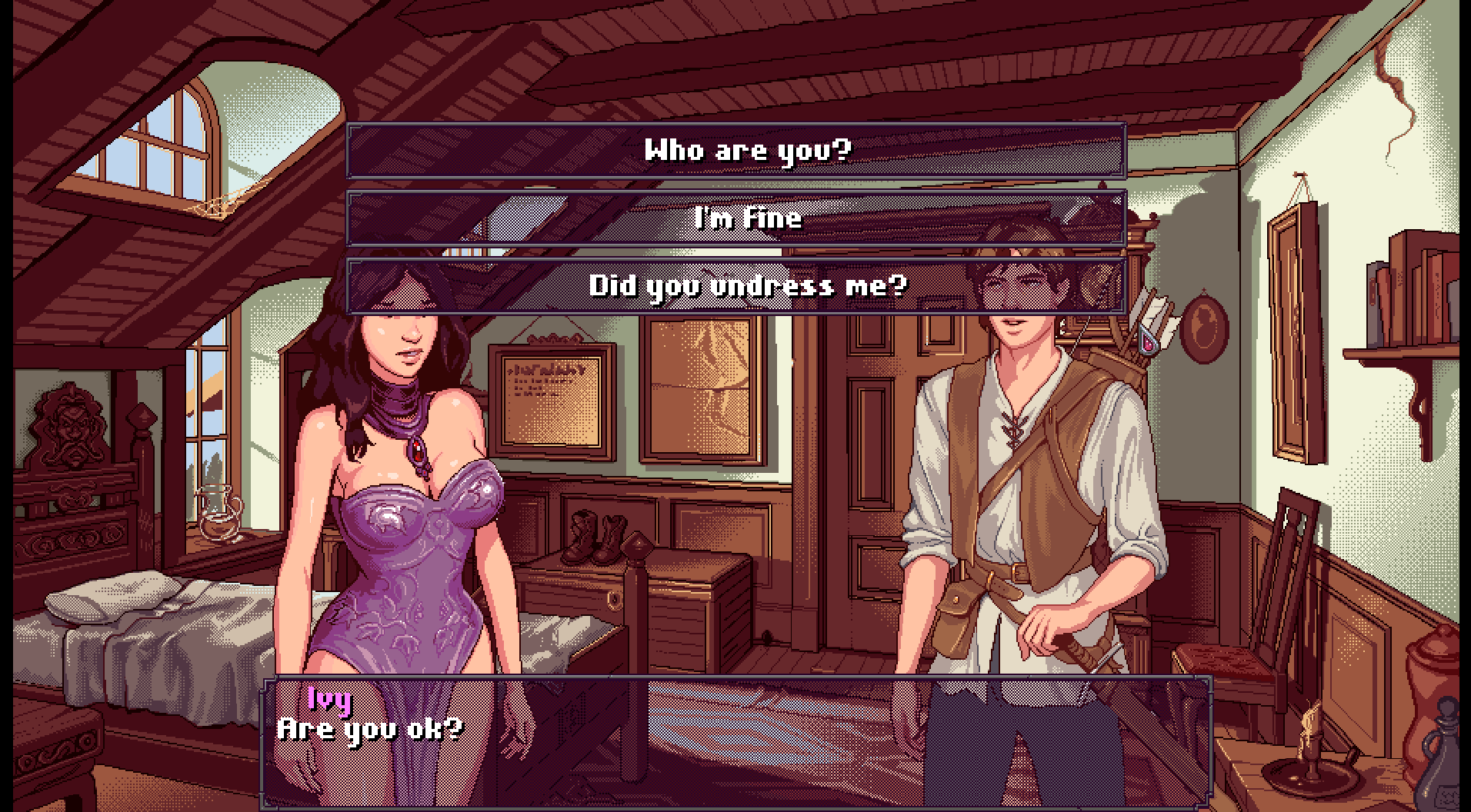Viewport: 1471px width, 812px height.
Task: Pick "Did you undress me?" response
Action: (736, 286)
